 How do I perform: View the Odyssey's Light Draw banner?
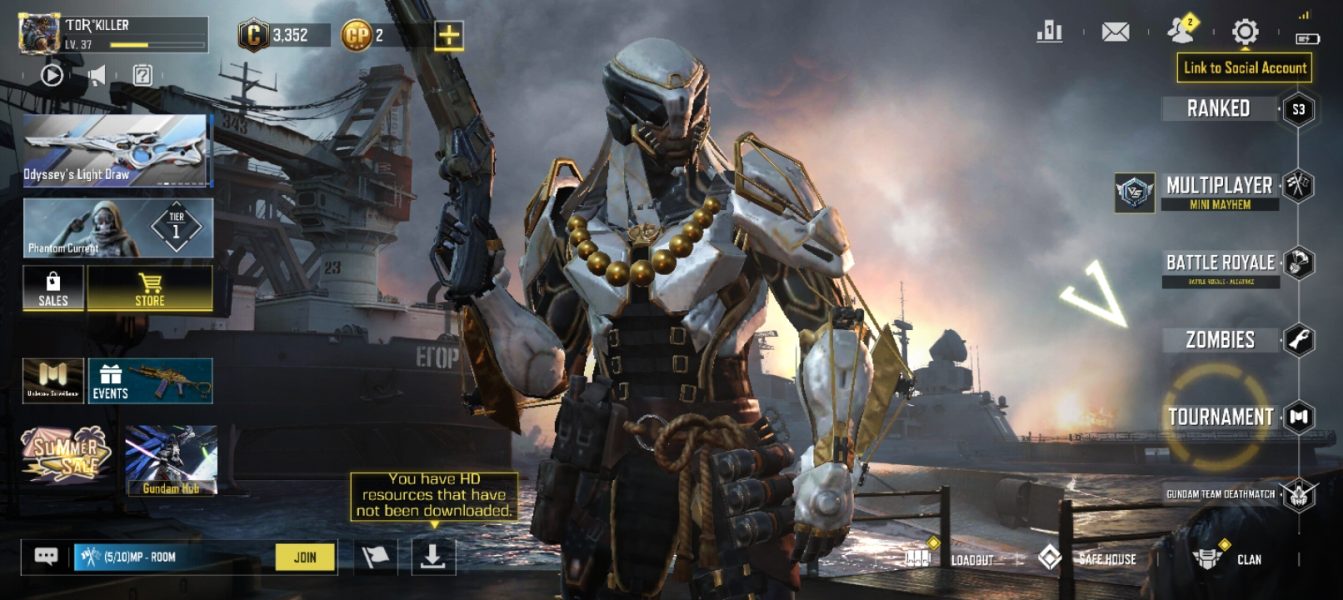pos(117,151)
